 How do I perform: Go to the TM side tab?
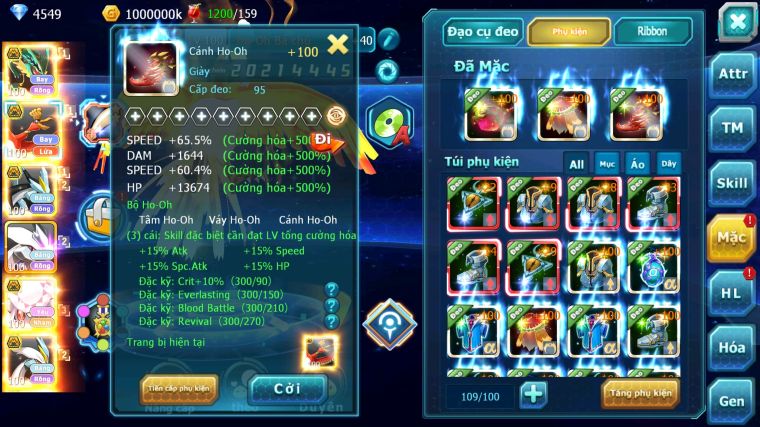tap(734, 128)
